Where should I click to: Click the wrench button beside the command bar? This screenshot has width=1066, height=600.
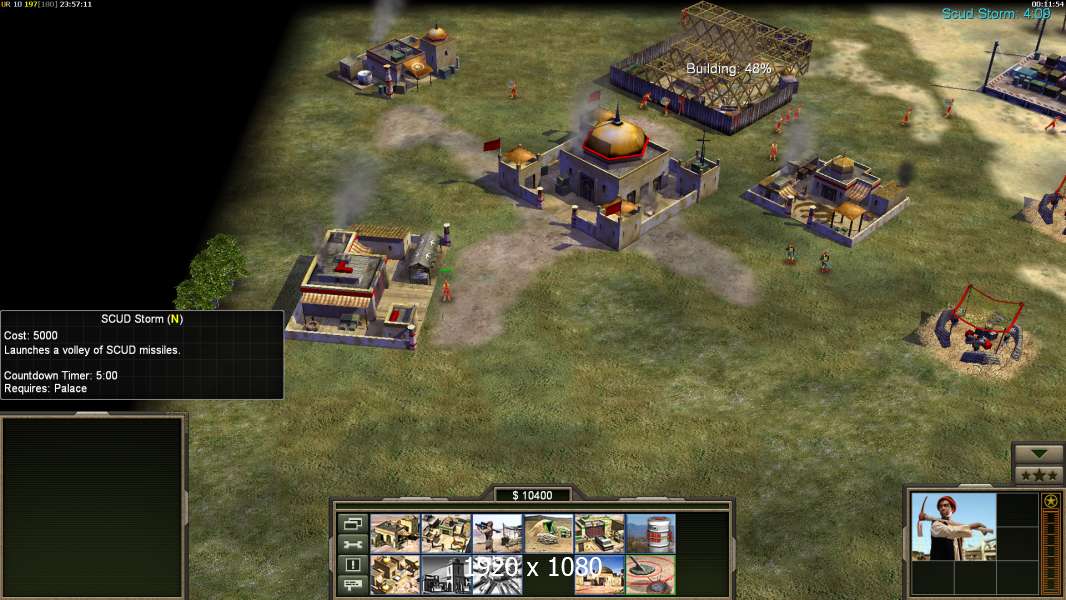353,544
